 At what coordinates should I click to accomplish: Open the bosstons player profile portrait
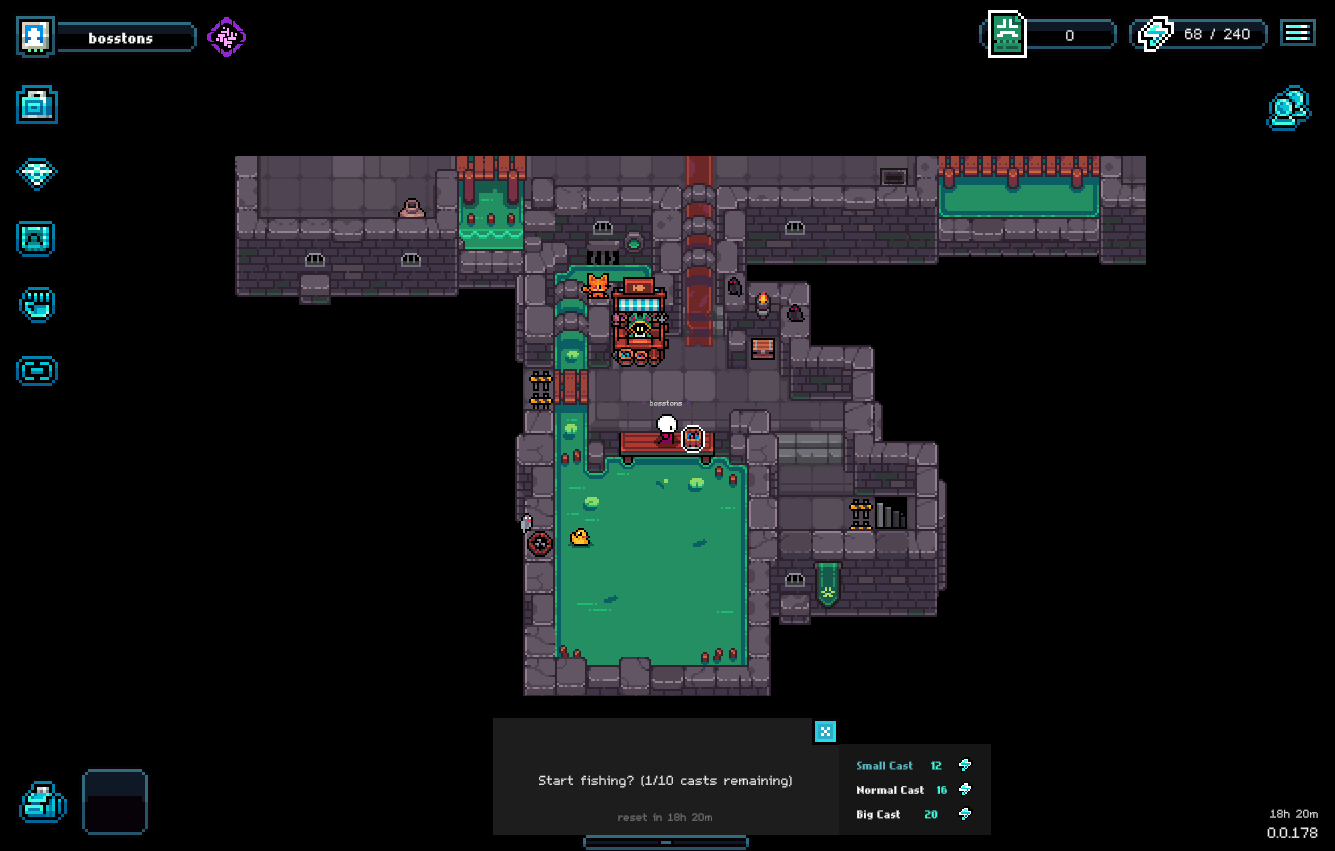[35, 37]
